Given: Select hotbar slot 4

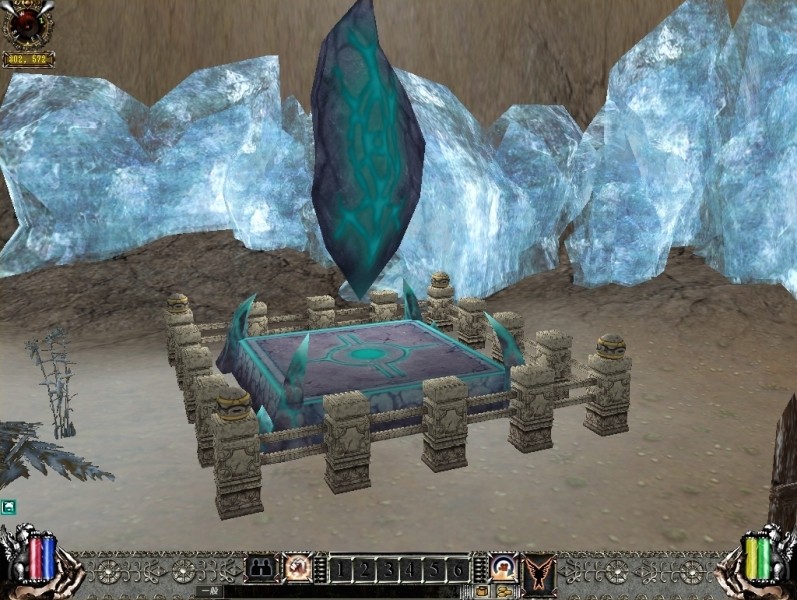Looking at the screenshot, I should coord(410,570).
